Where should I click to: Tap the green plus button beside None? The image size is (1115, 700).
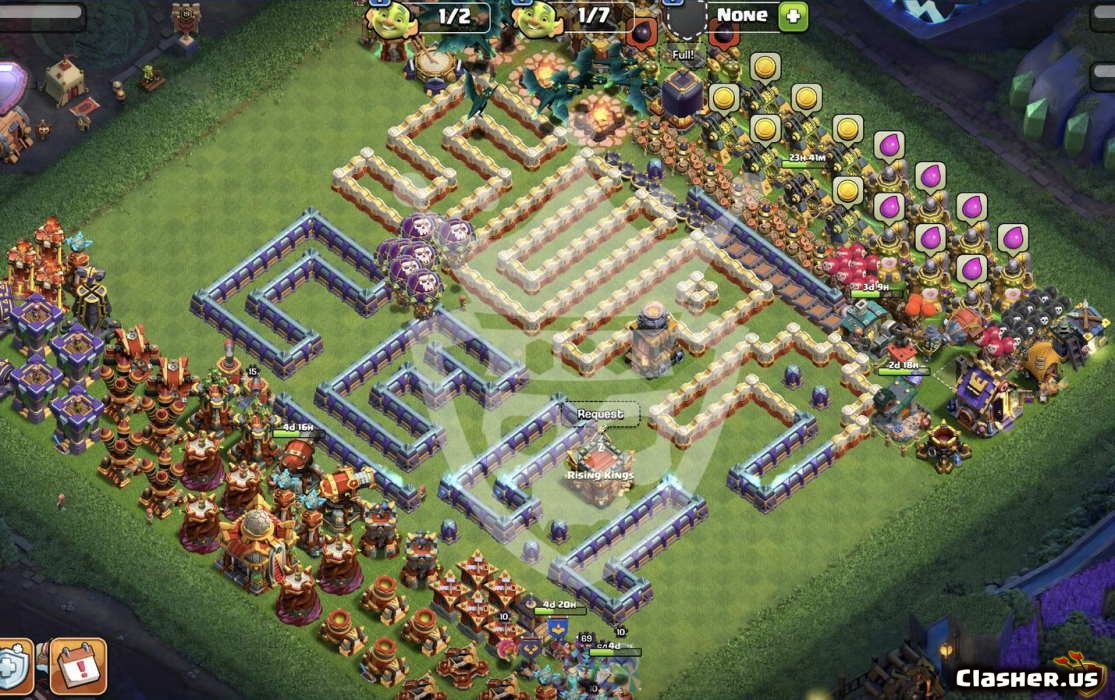point(792,16)
